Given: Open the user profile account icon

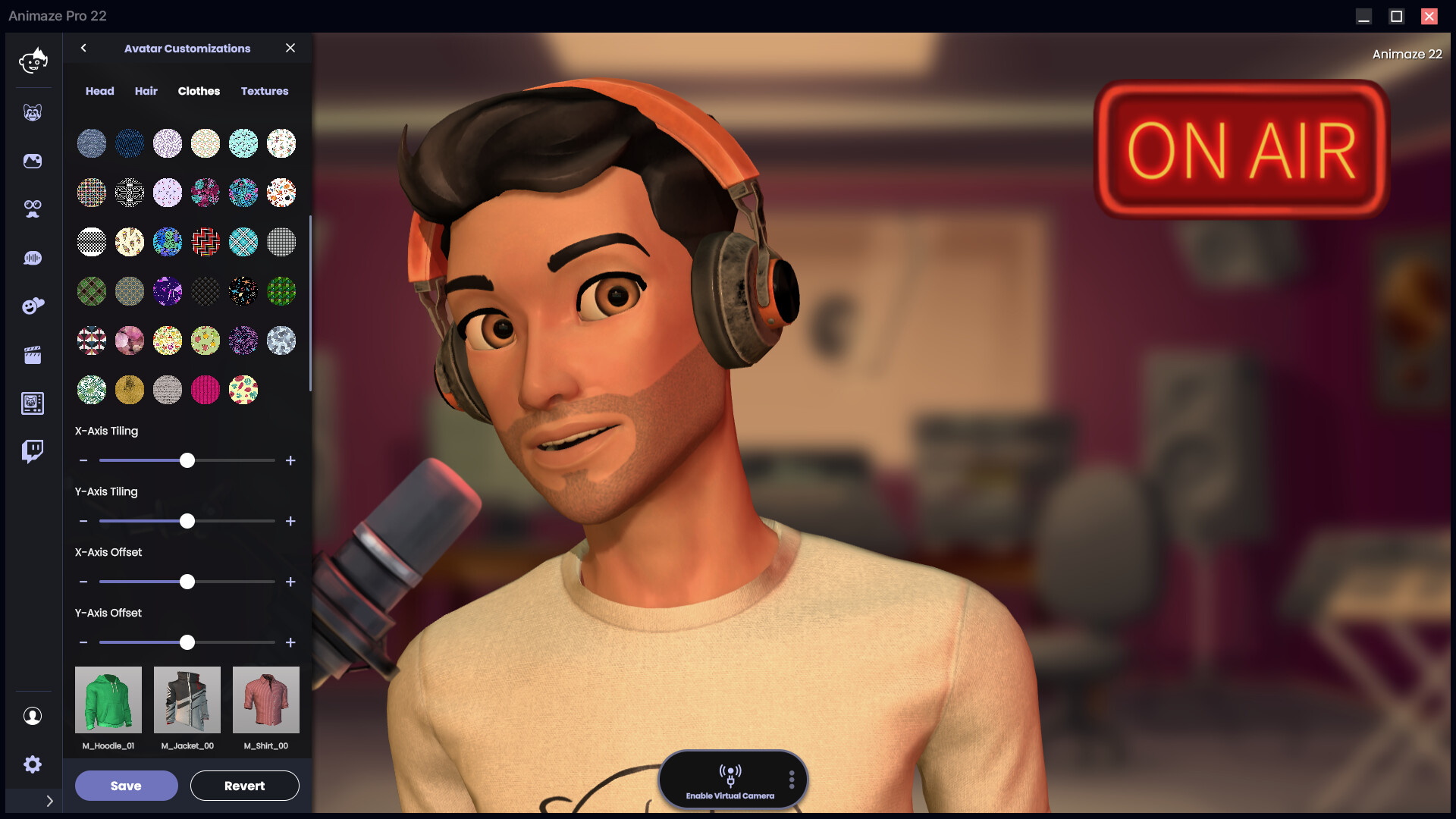Looking at the screenshot, I should (33, 716).
